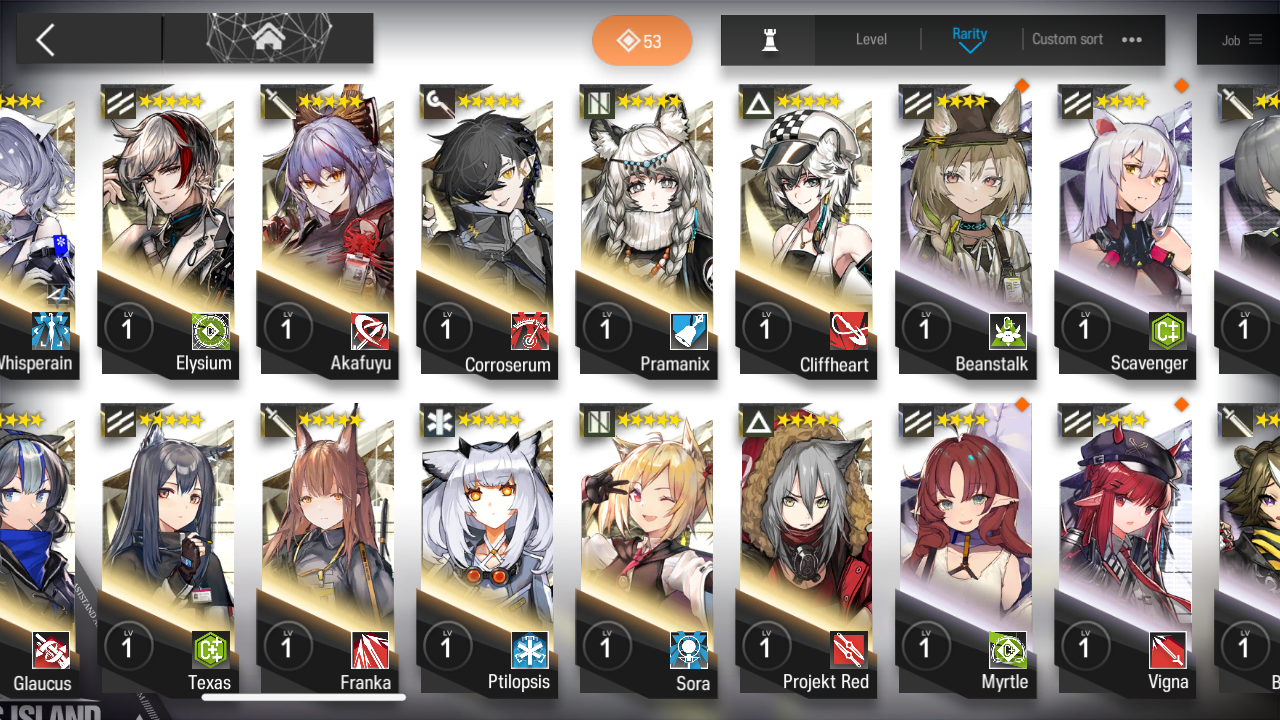Switch sorting to Level

point(870,39)
